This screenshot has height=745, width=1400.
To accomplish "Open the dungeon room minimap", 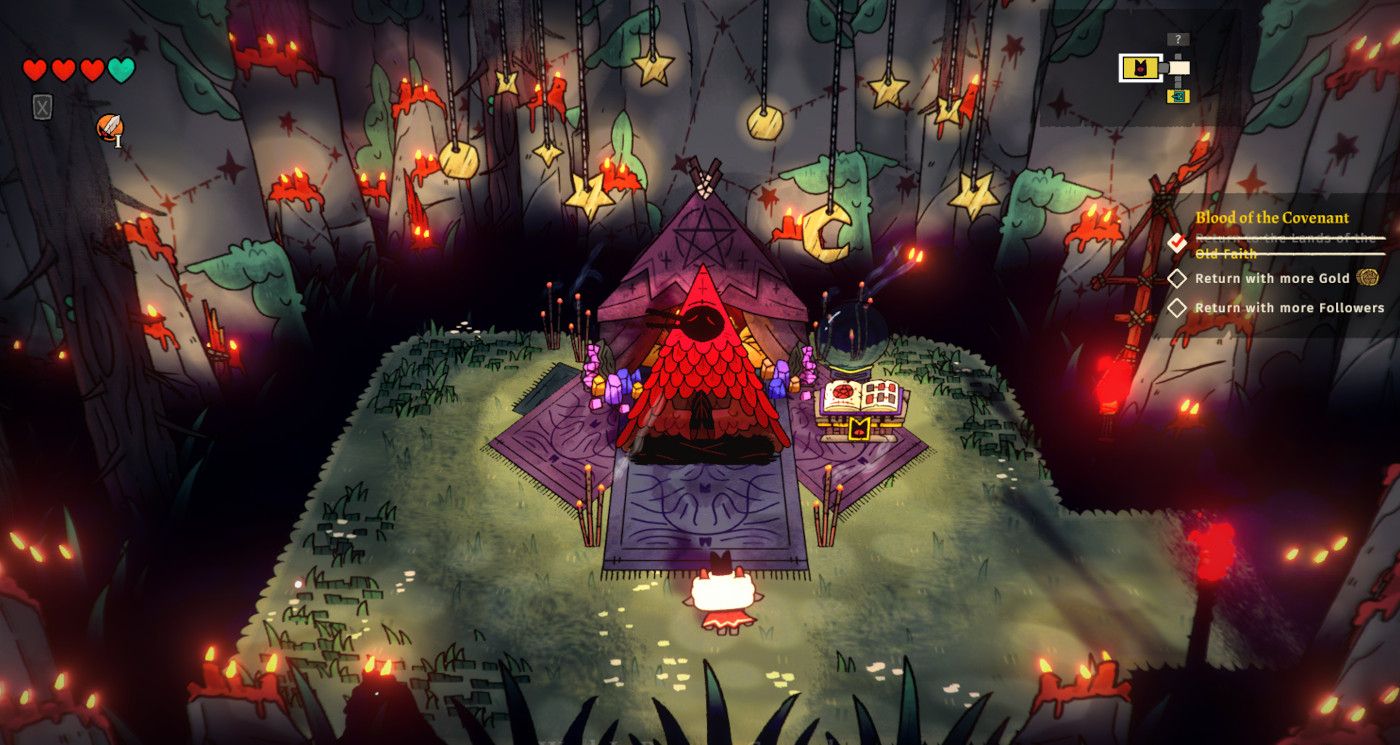I will click(1159, 69).
